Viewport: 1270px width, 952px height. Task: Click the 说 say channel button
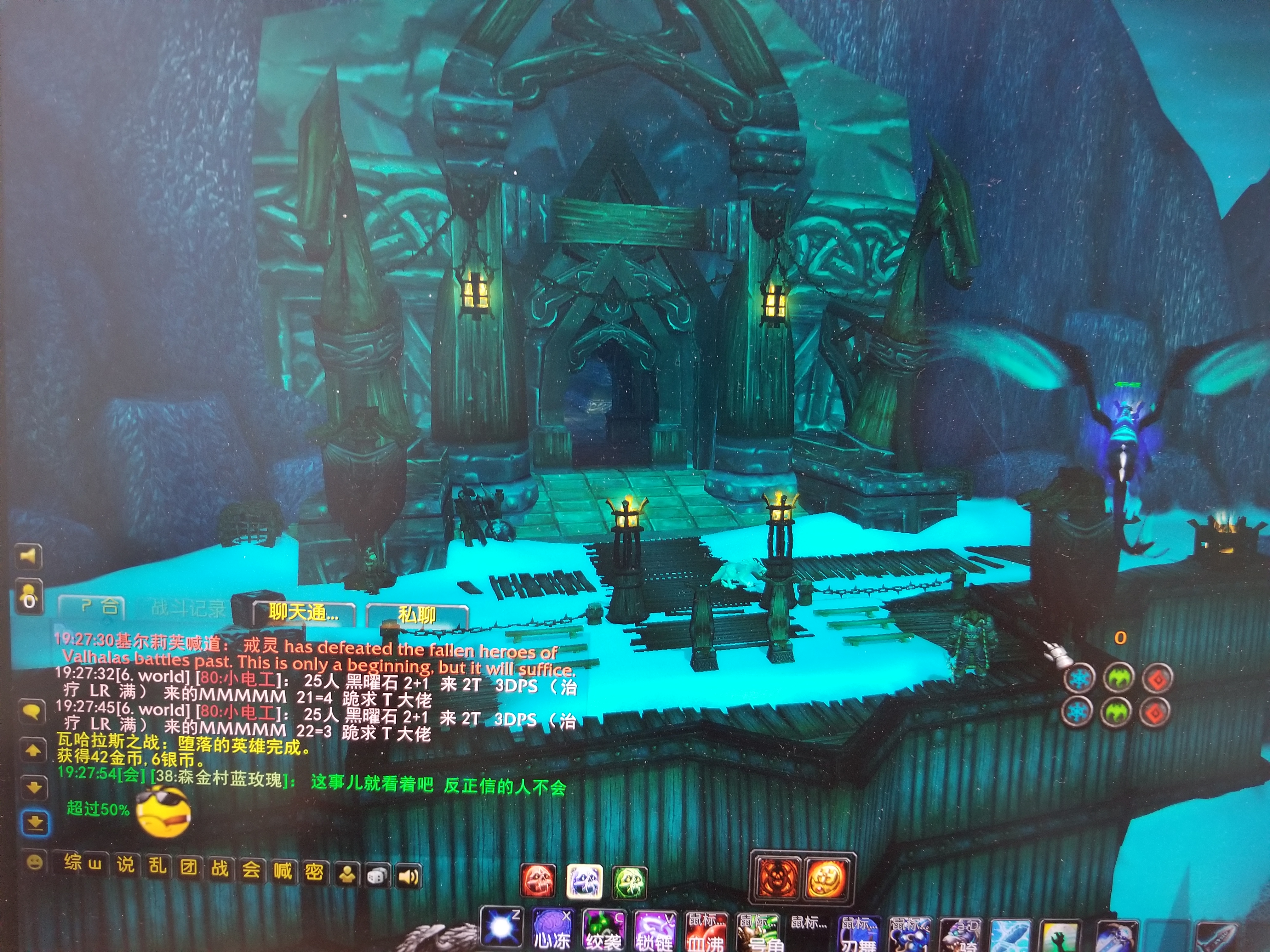(126, 864)
